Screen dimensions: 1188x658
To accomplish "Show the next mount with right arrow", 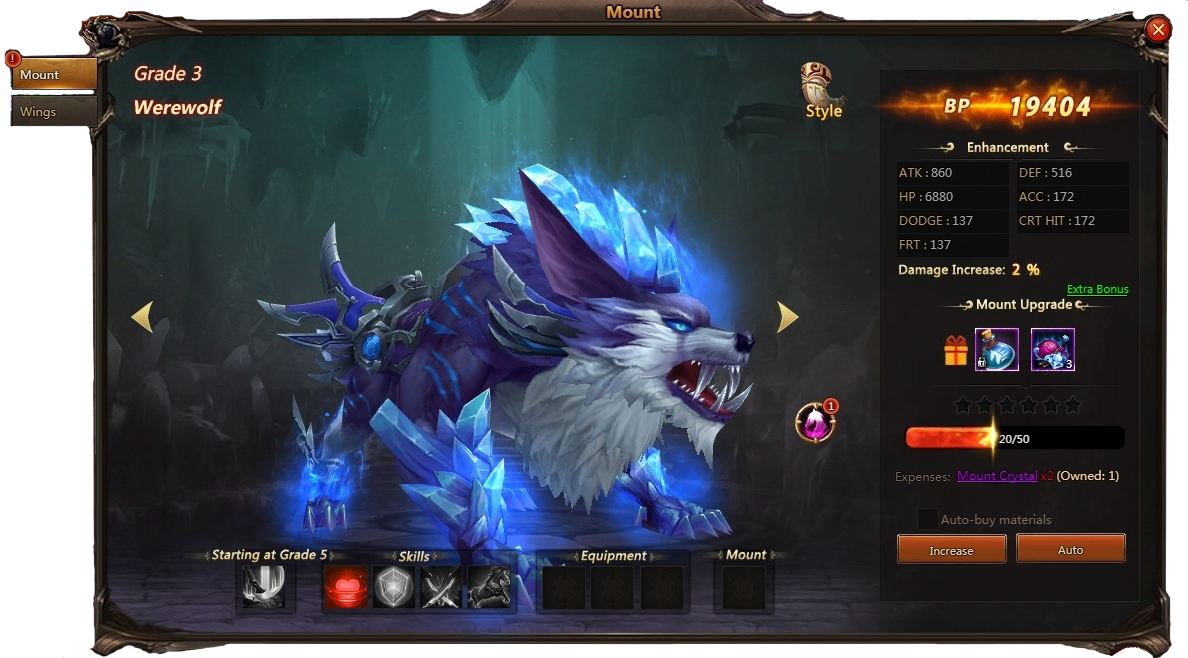I will [788, 317].
